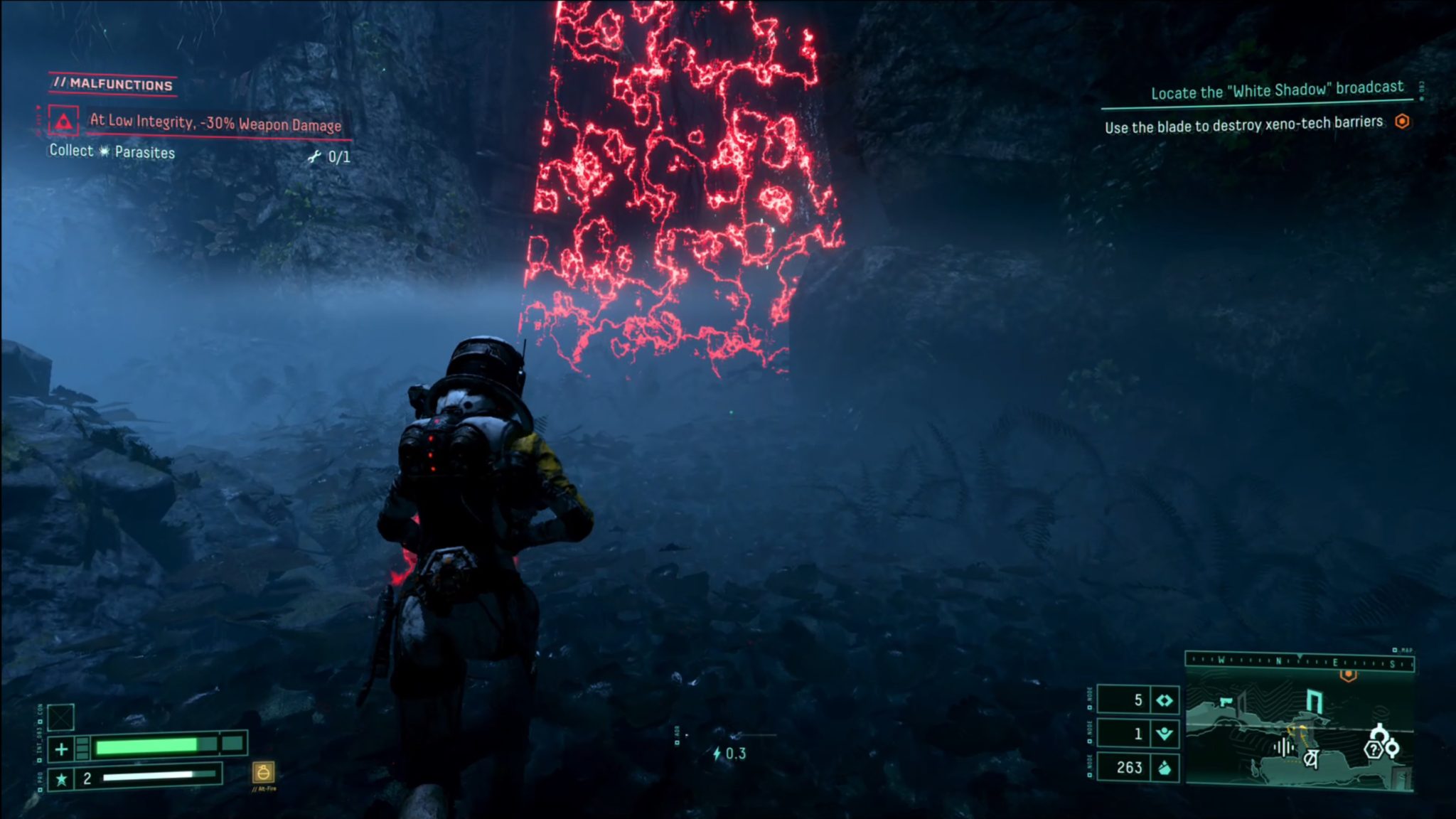Open the minimap panel
Image resolution: width=1456 pixels, height=819 pixels.
(1299, 731)
